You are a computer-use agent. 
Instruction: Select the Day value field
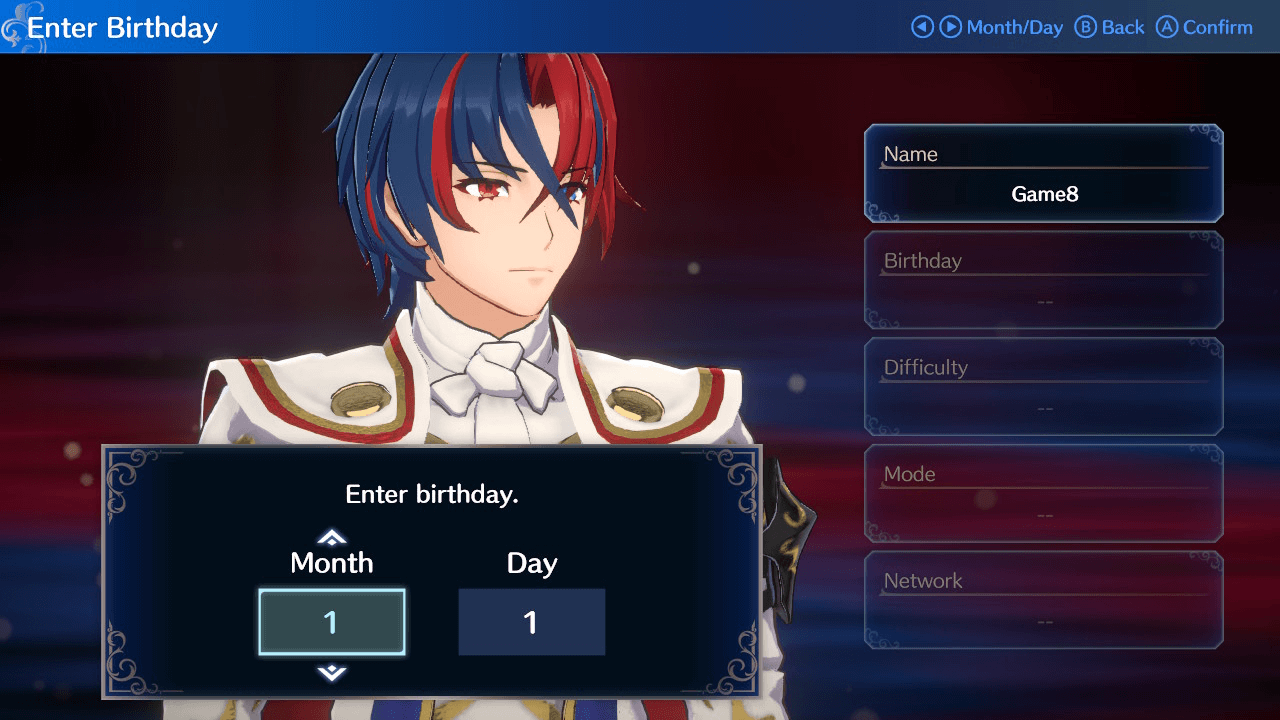click(531, 621)
